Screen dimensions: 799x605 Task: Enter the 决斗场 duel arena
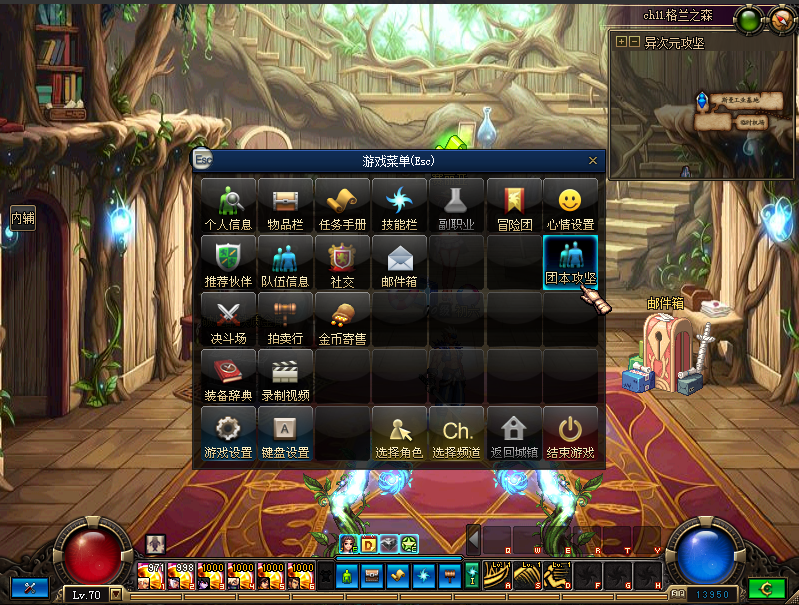click(228, 318)
